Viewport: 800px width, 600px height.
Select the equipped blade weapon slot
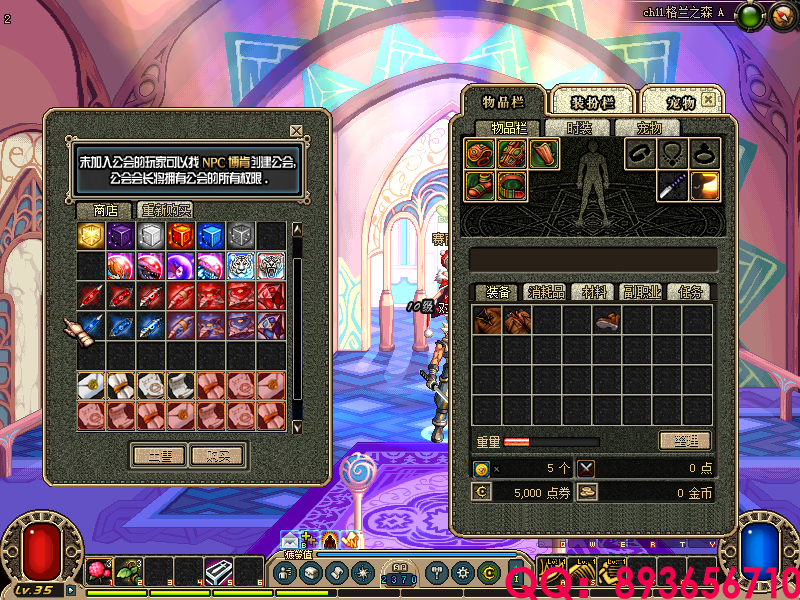click(673, 186)
